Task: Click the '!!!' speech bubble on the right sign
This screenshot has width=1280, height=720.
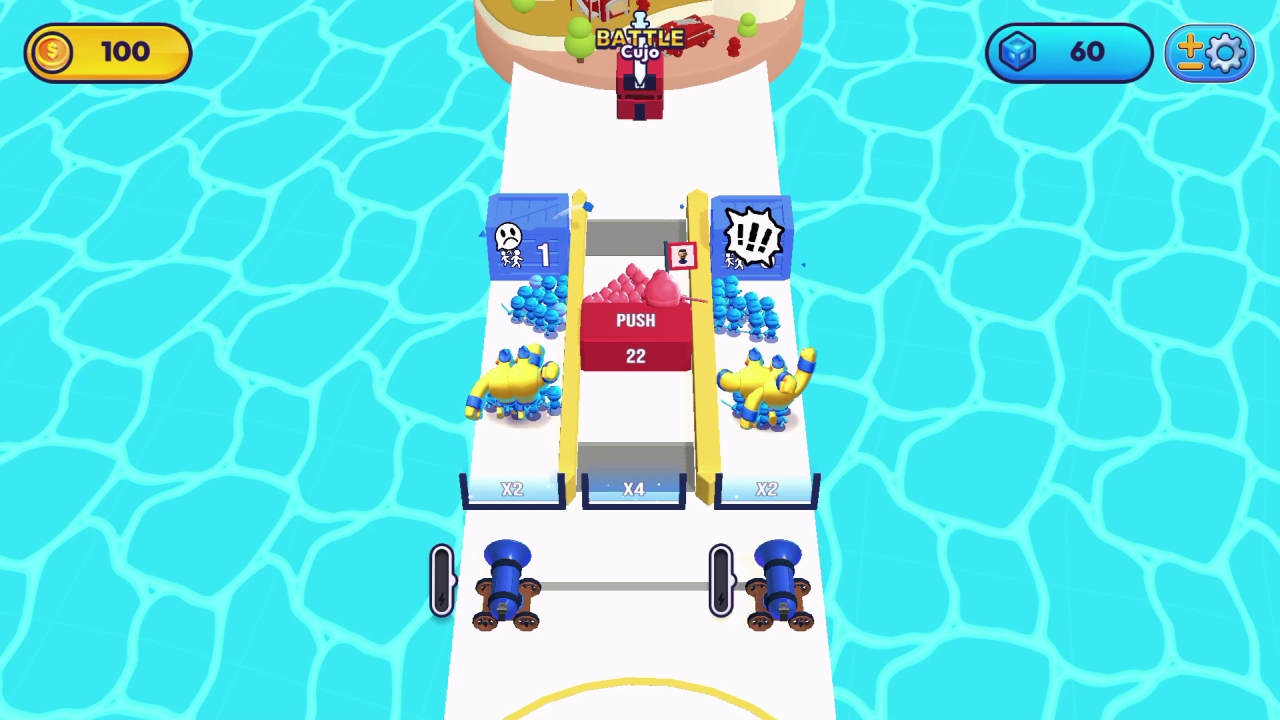Action: pyautogui.click(x=753, y=235)
